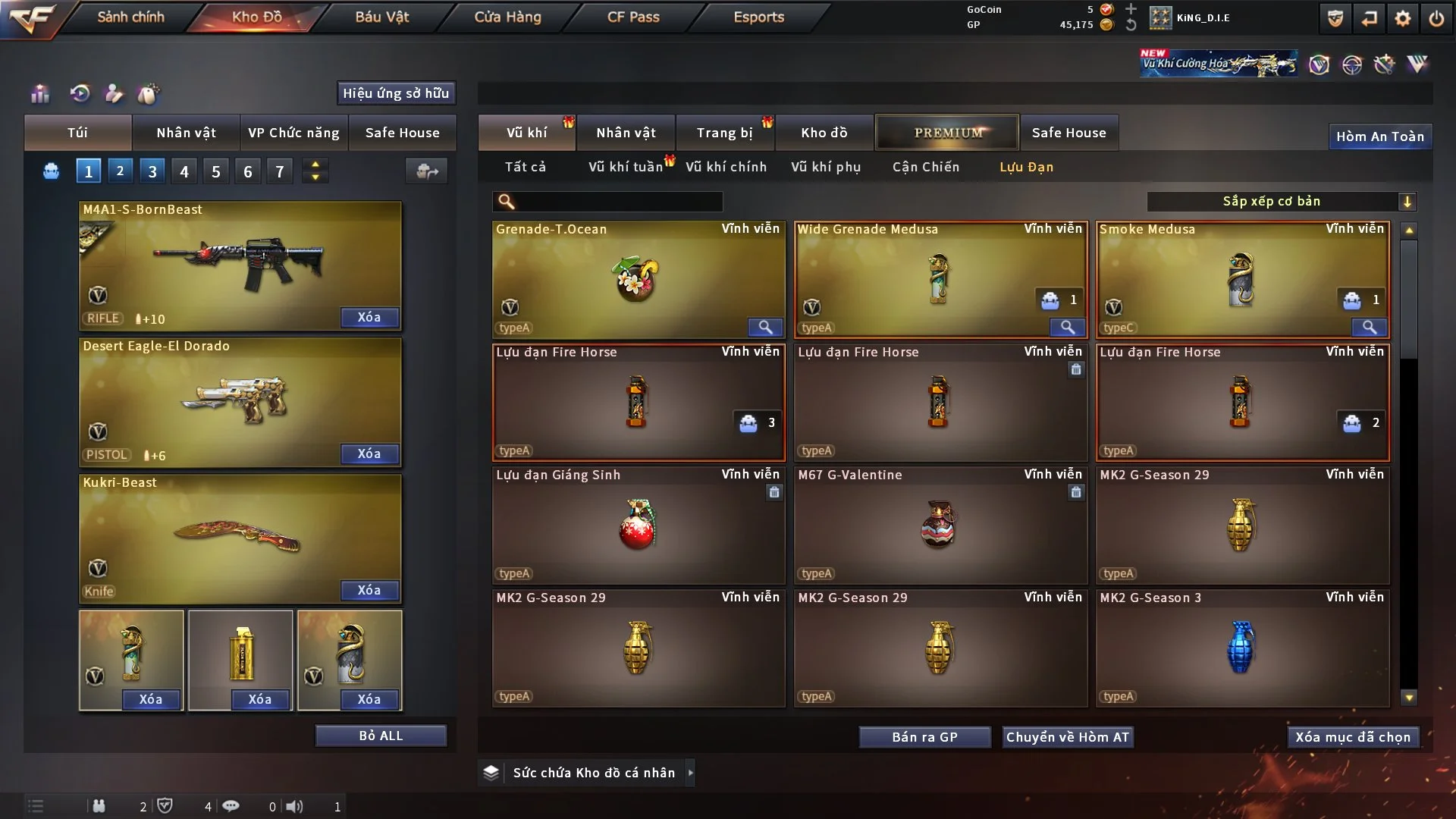Click the power exit button
Screen dimensions: 1456x819
(1436, 18)
